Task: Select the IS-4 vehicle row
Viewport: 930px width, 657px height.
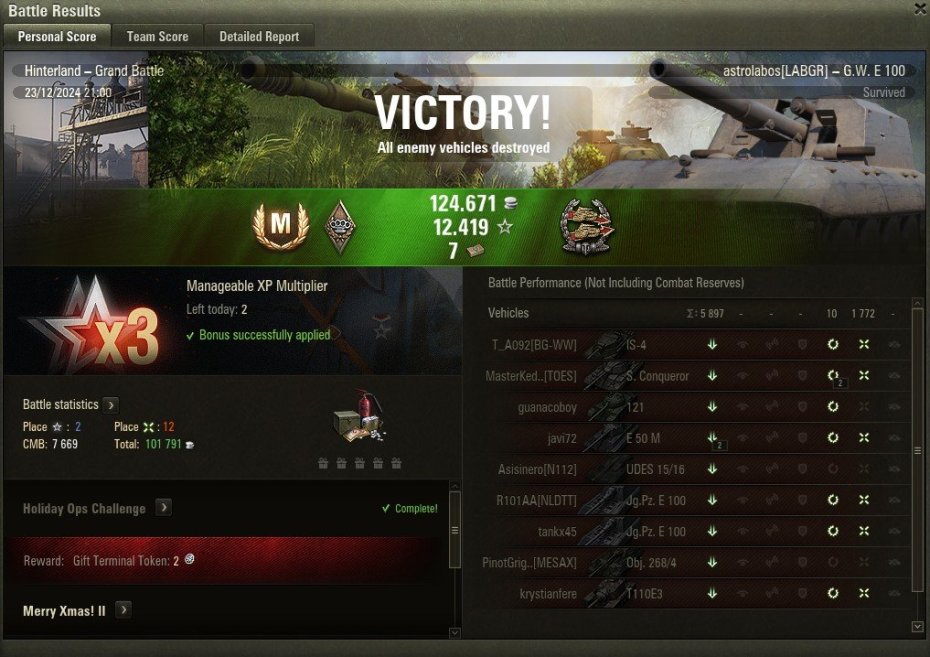Action: click(690, 346)
